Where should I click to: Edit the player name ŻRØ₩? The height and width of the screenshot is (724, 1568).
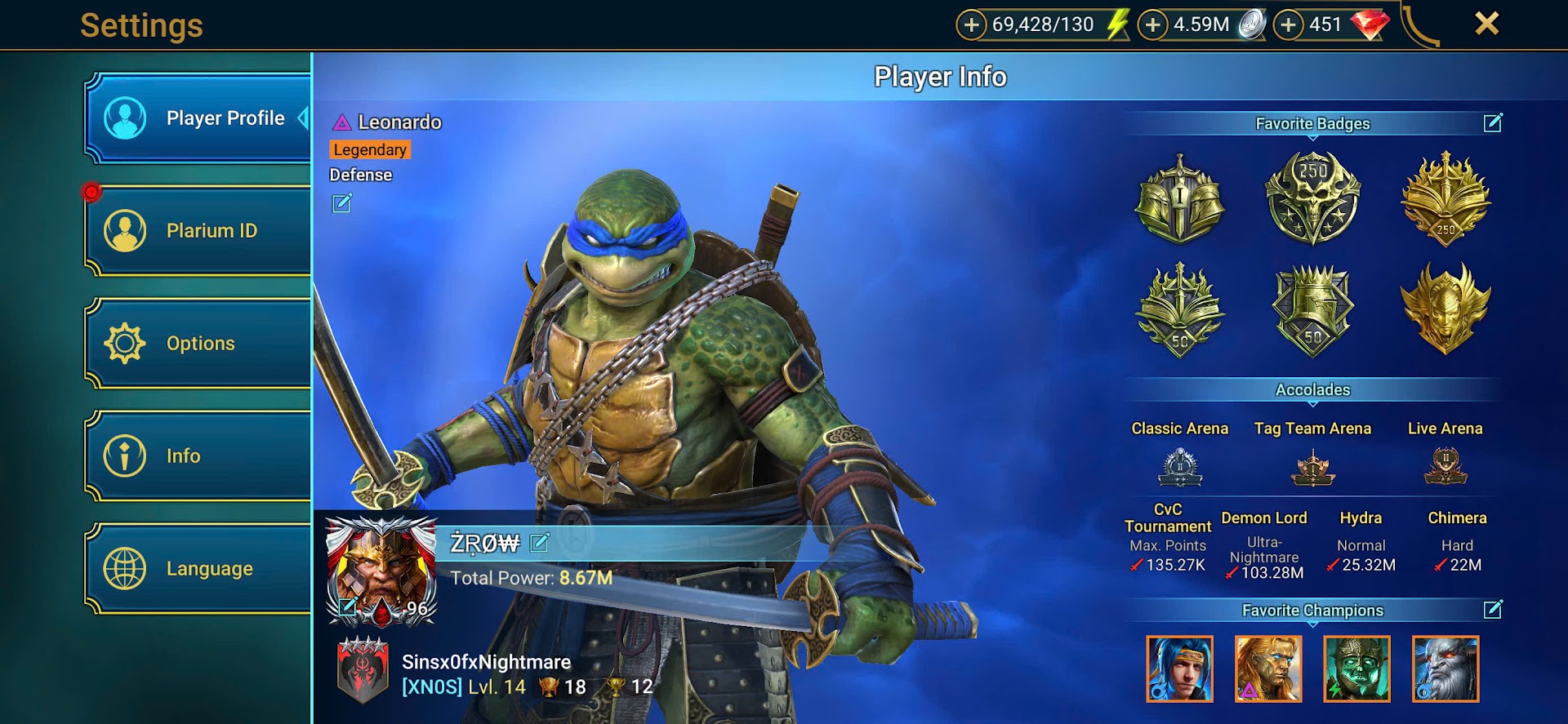click(x=540, y=543)
